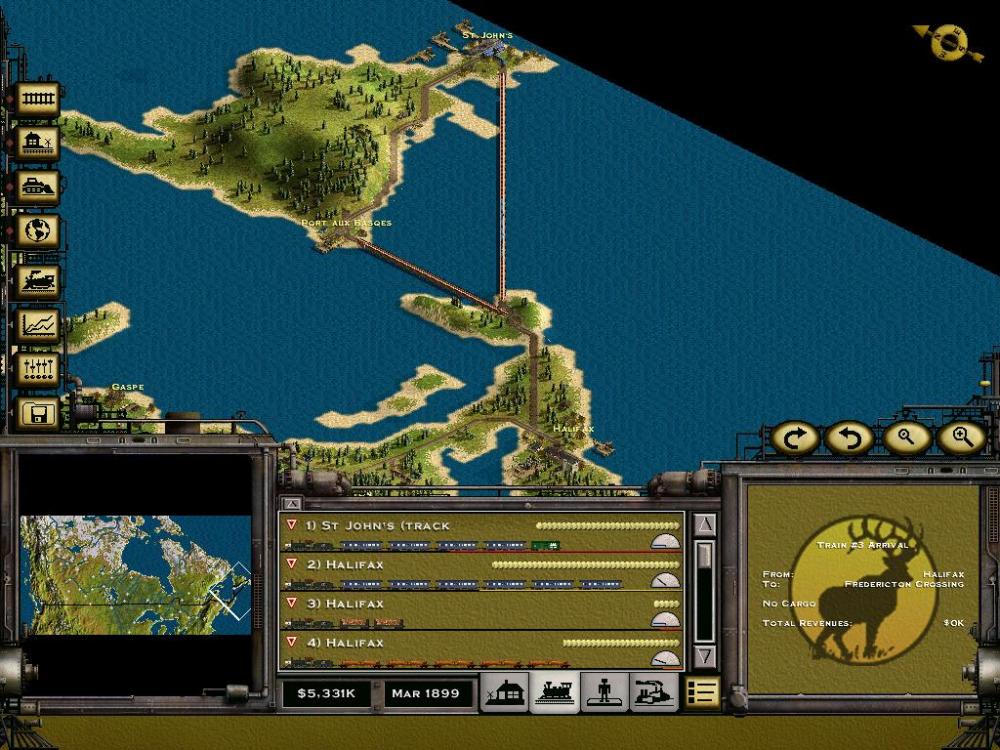Rotate the map counter-clockwise
The height and width of the screenshot is (750, 1000).
tap(850, 437)
